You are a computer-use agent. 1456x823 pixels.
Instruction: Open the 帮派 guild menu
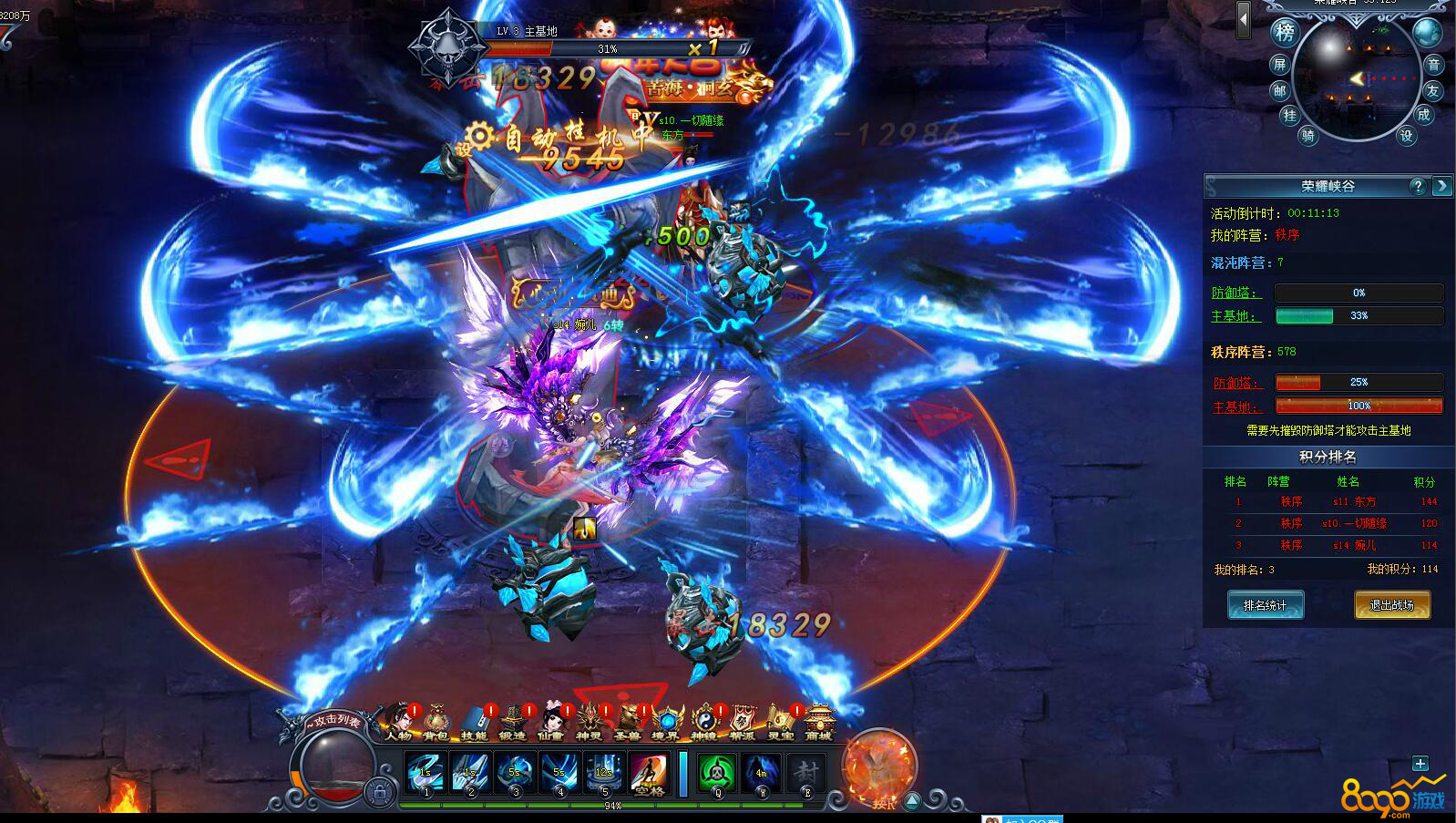point(742,723)
